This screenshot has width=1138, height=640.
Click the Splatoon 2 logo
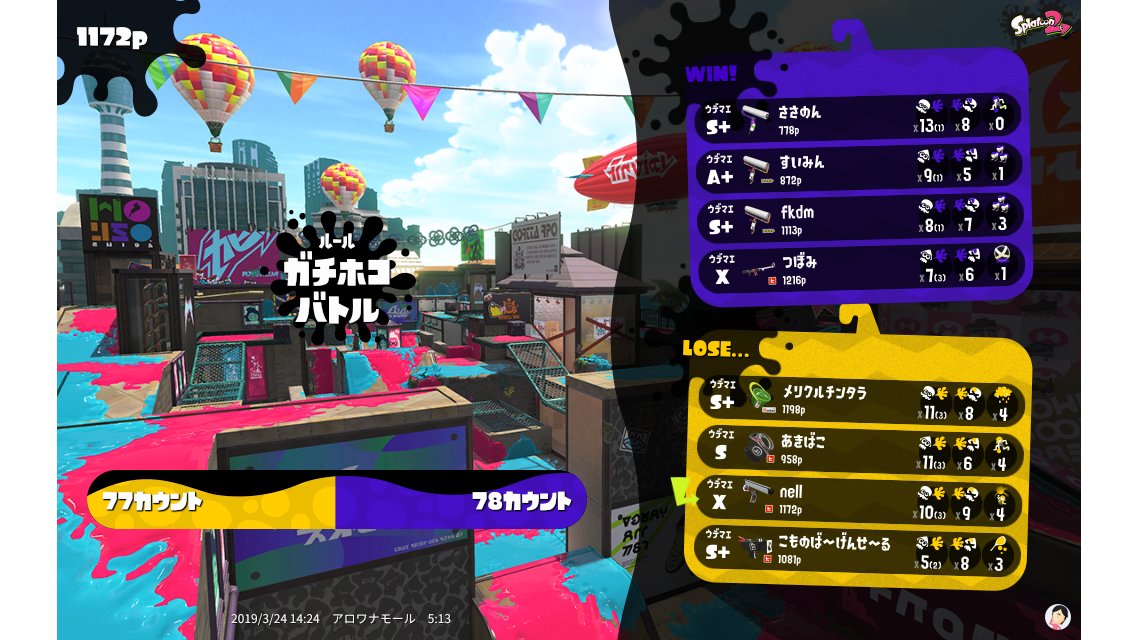click(x=1042, y=23)
